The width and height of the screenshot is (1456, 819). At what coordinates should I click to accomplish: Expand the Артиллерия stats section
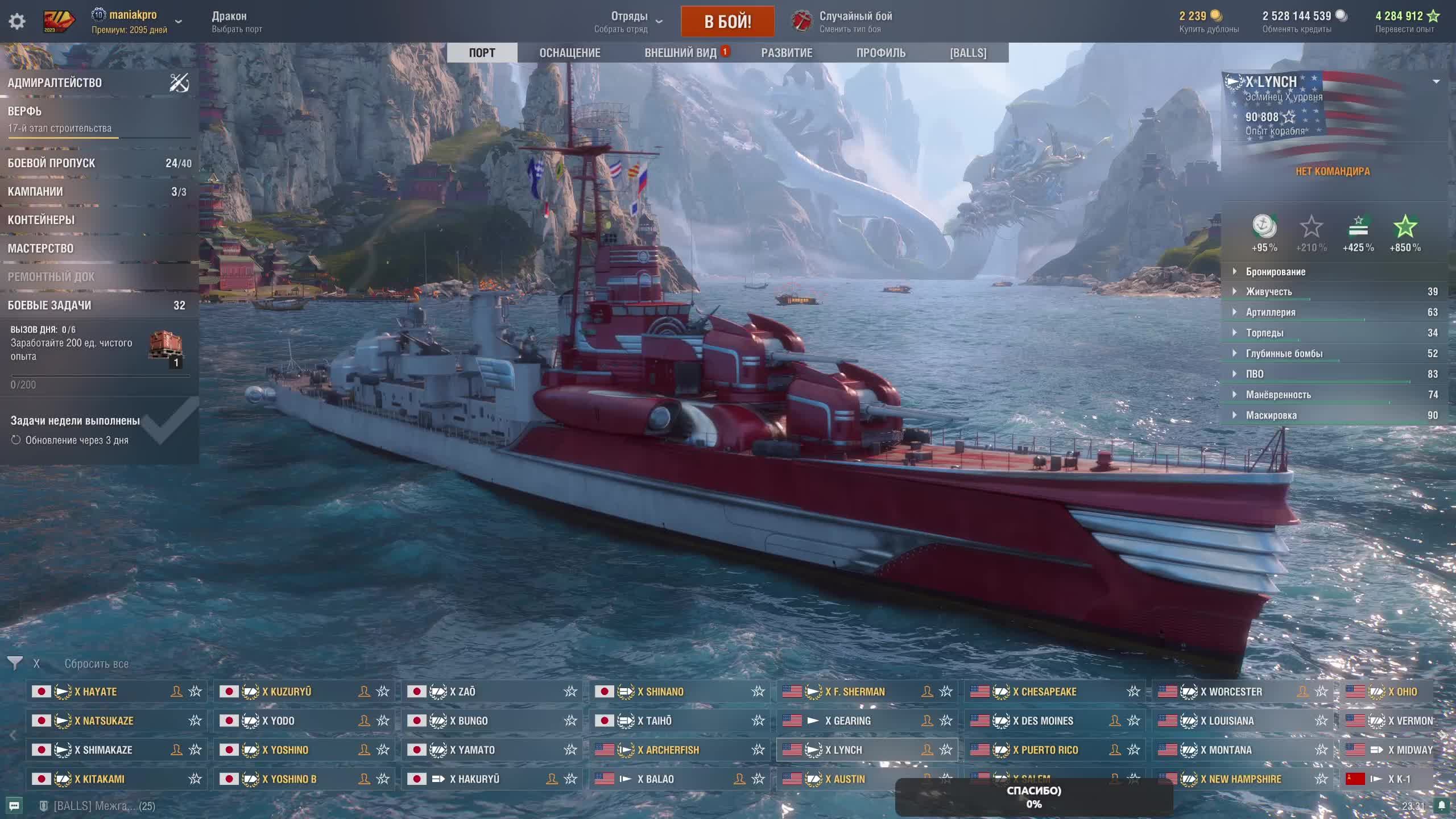coord(1271,312)
